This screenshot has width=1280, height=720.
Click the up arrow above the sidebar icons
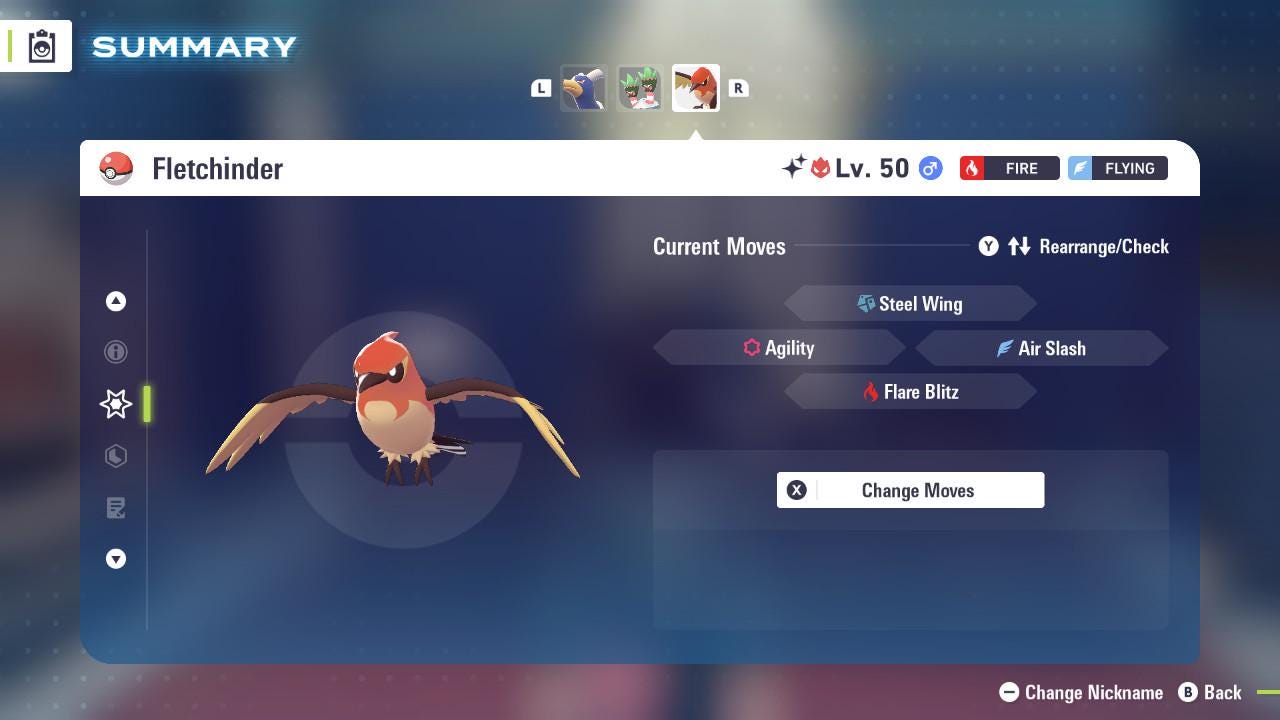click(116, 301)
